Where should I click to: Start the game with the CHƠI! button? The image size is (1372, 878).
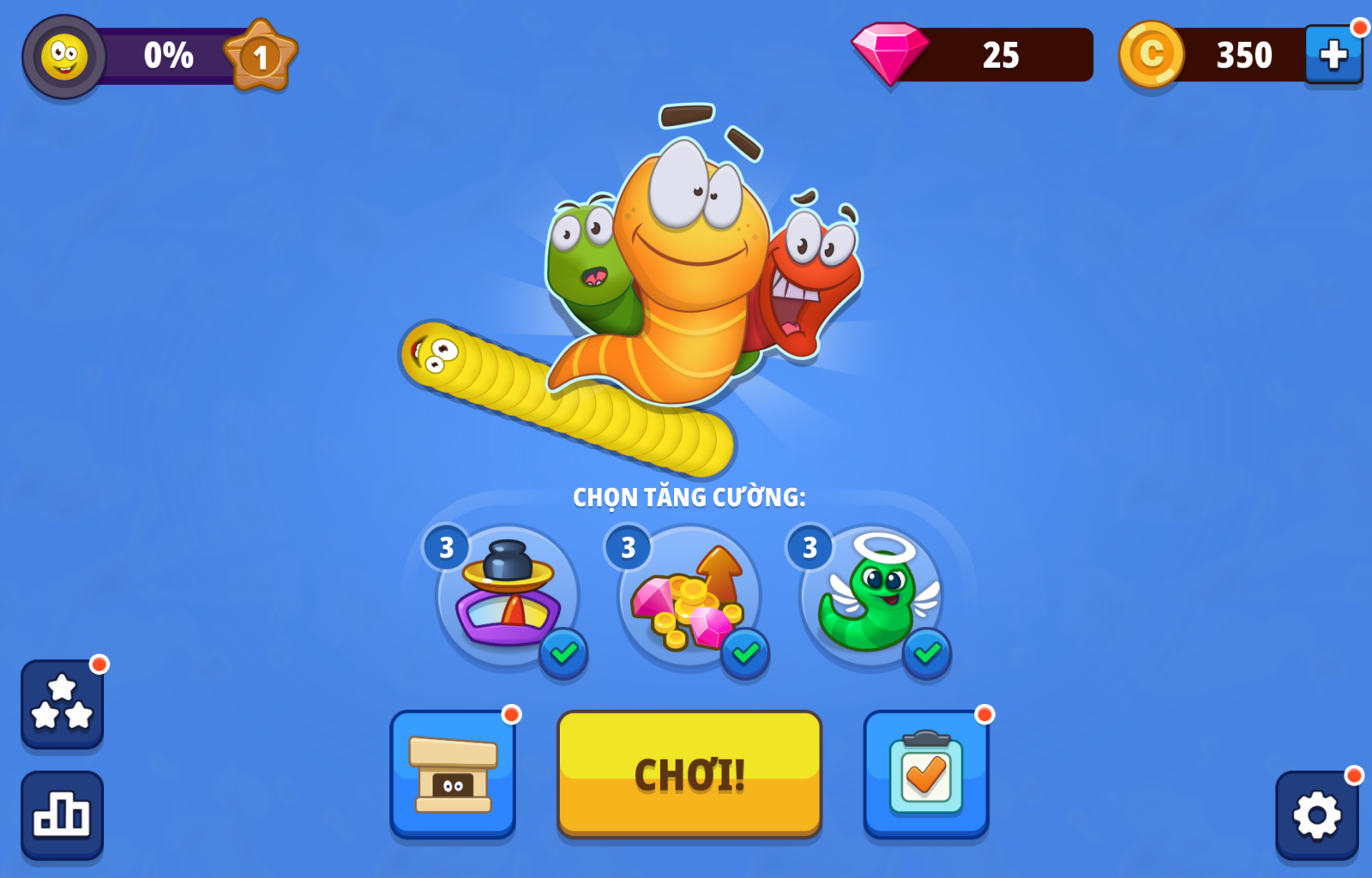[689, 773]
